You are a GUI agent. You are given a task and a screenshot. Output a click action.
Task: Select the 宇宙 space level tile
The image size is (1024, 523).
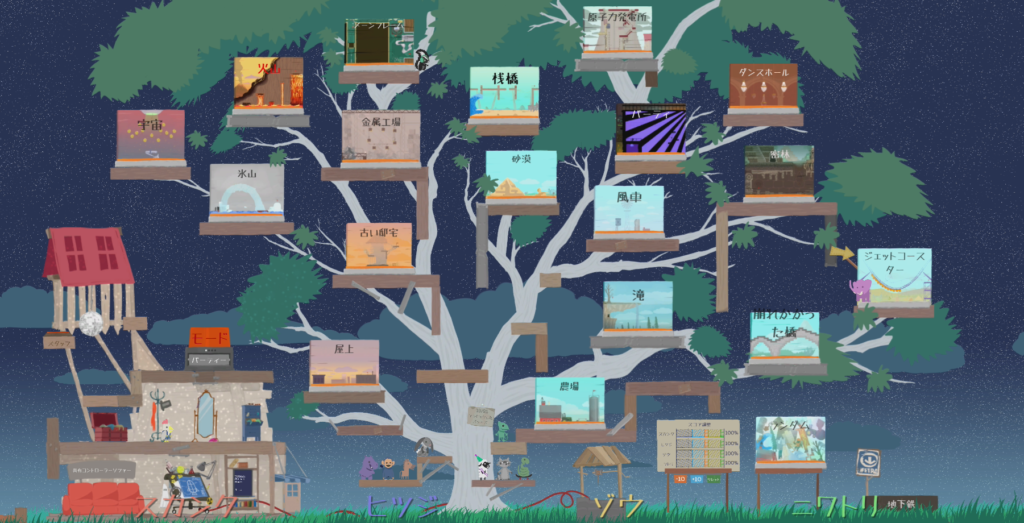[x=150, y=137]
